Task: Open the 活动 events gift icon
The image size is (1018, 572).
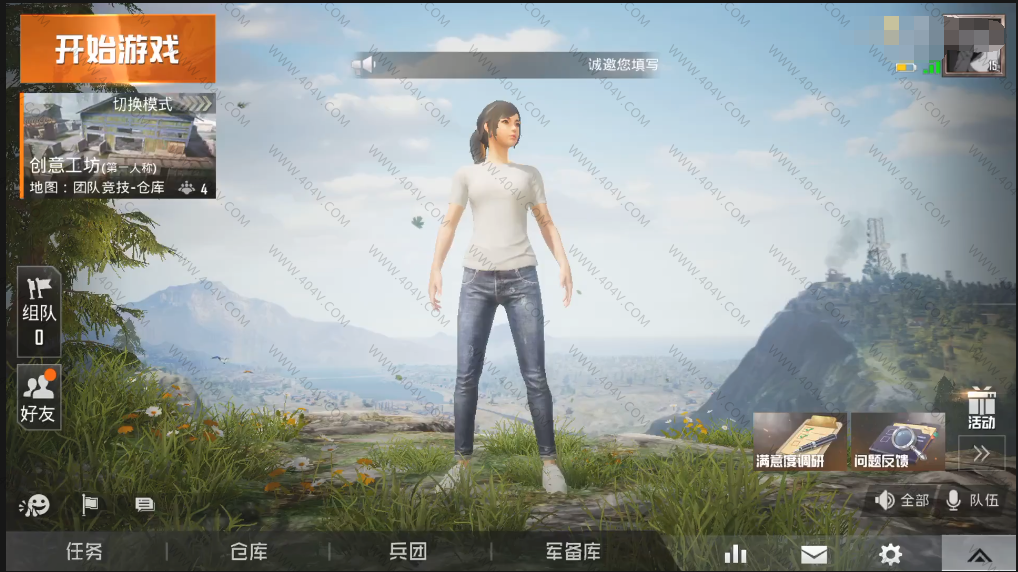Action: [981, 407]
